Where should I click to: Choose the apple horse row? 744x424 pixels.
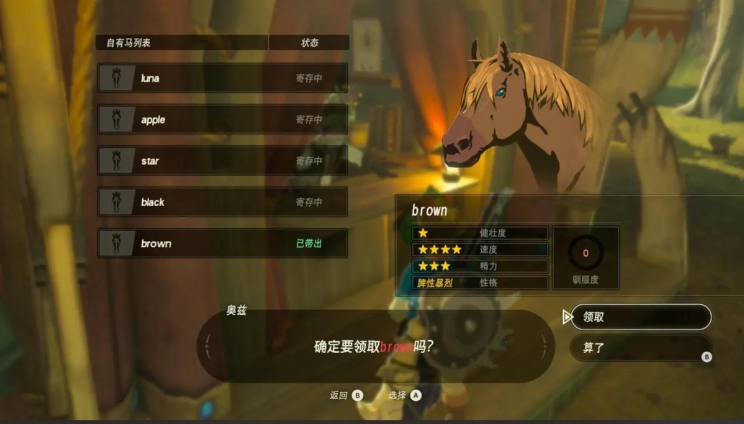click(222, 120)
